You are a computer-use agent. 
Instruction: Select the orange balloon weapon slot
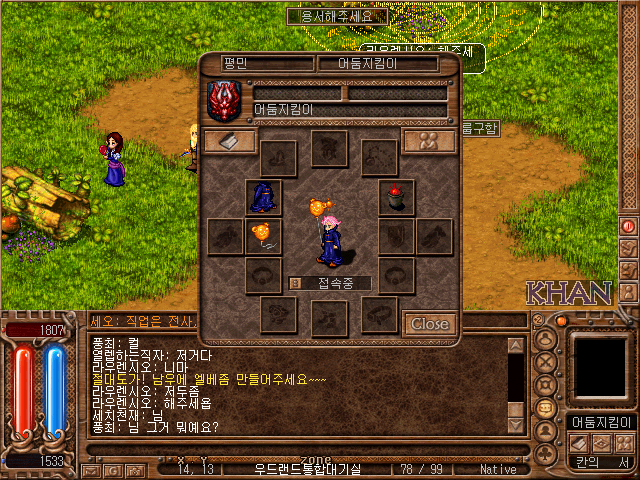point(264,236)
